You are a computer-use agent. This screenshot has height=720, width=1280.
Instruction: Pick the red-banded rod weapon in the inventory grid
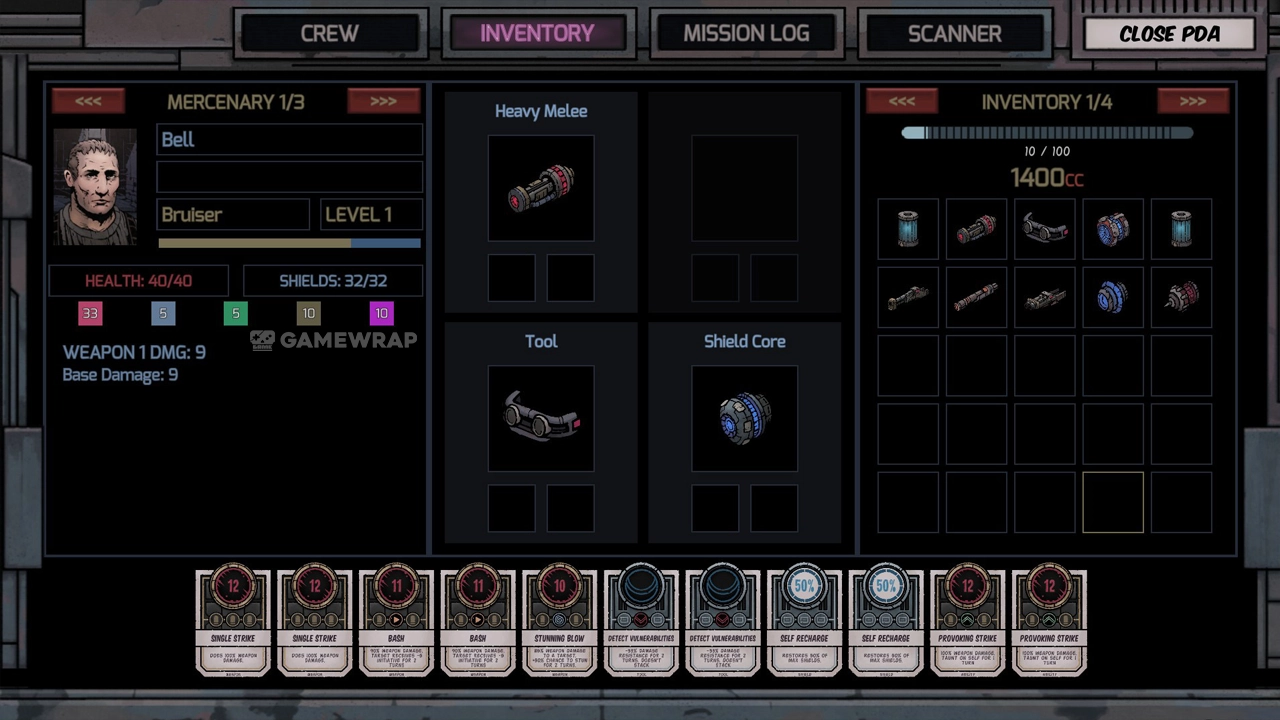[976, 298]
